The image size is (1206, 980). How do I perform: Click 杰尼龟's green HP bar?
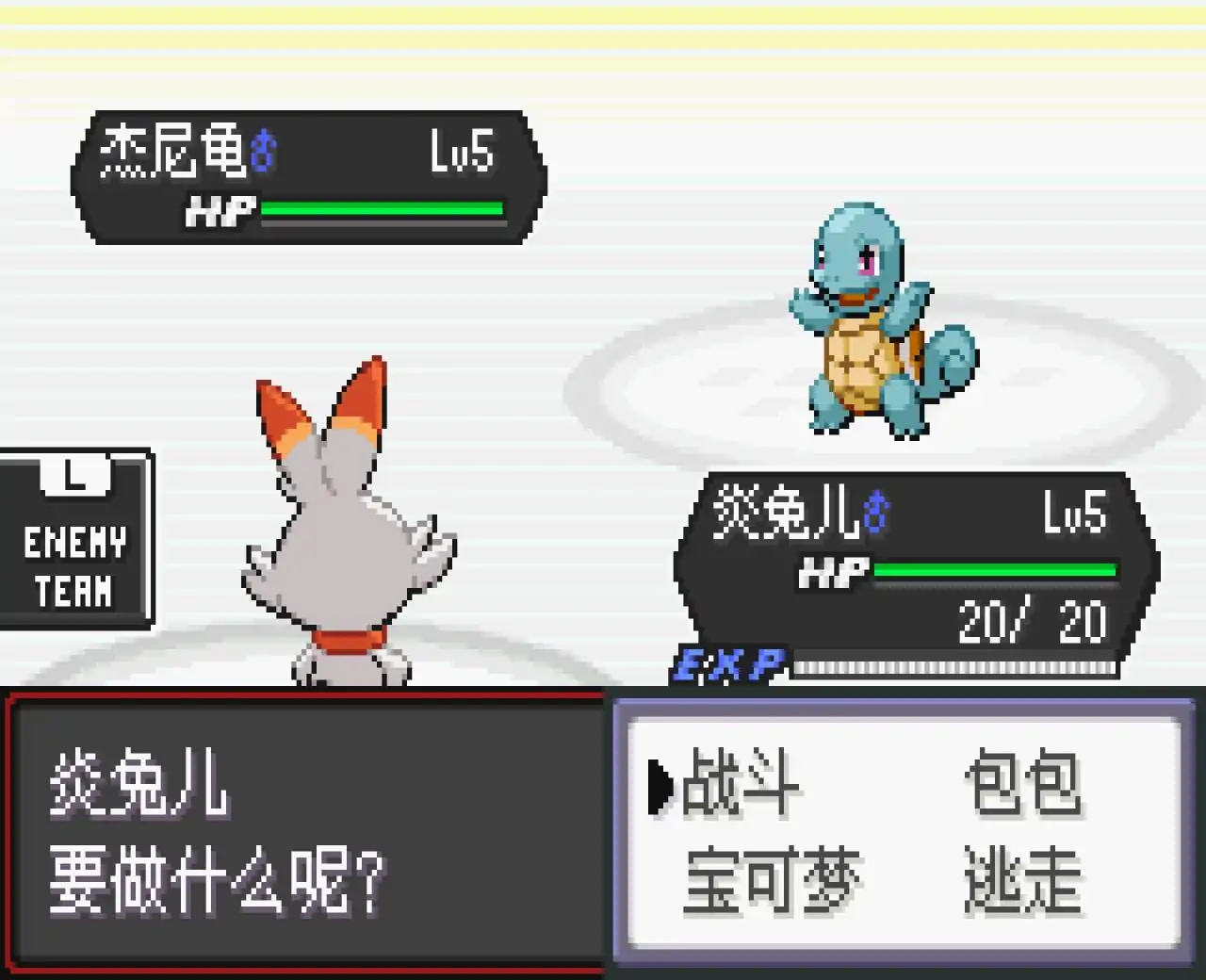[x=382, y=209]
